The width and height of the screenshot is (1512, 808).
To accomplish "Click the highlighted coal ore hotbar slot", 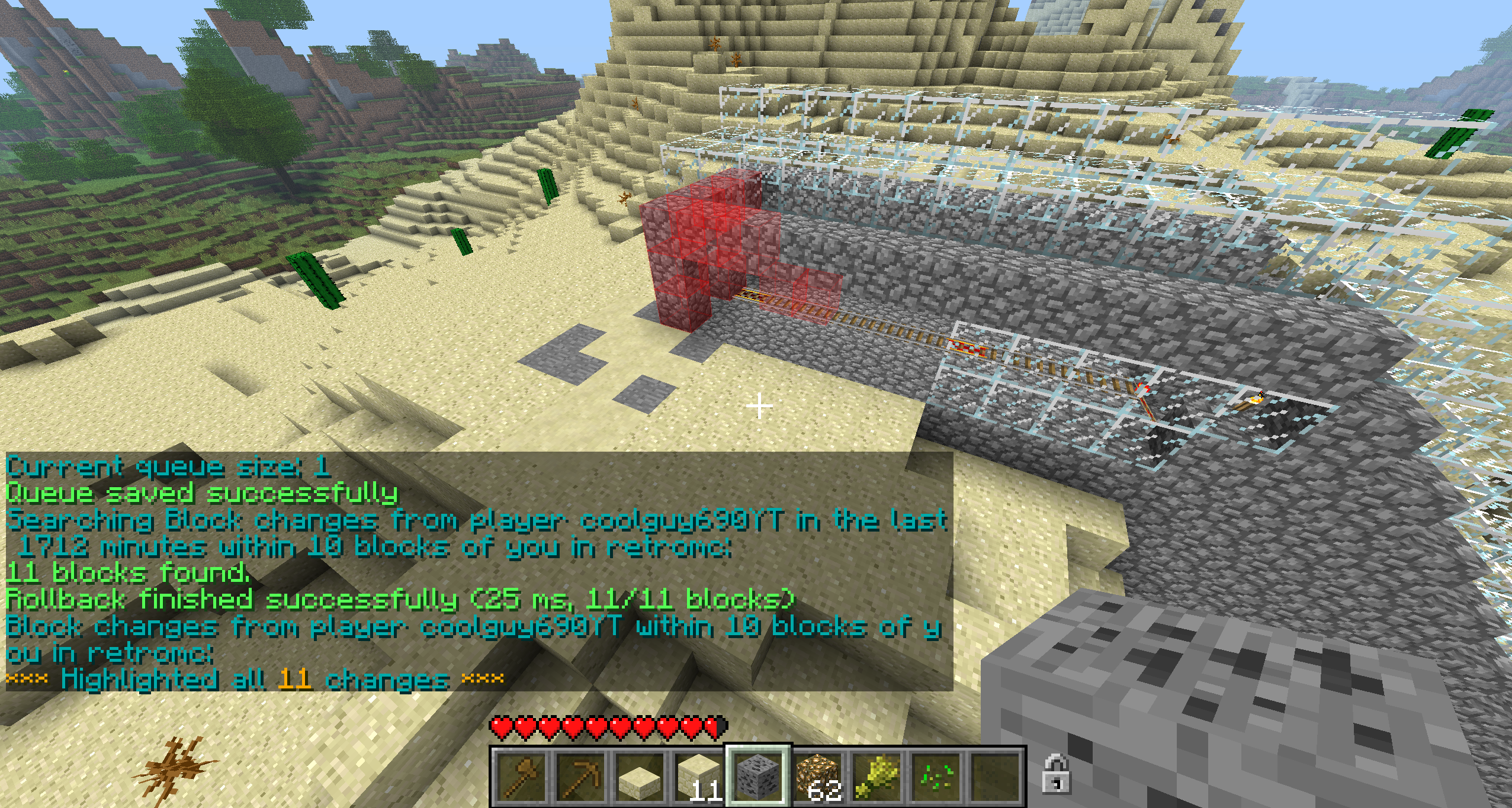I will [x=757, y=776].
